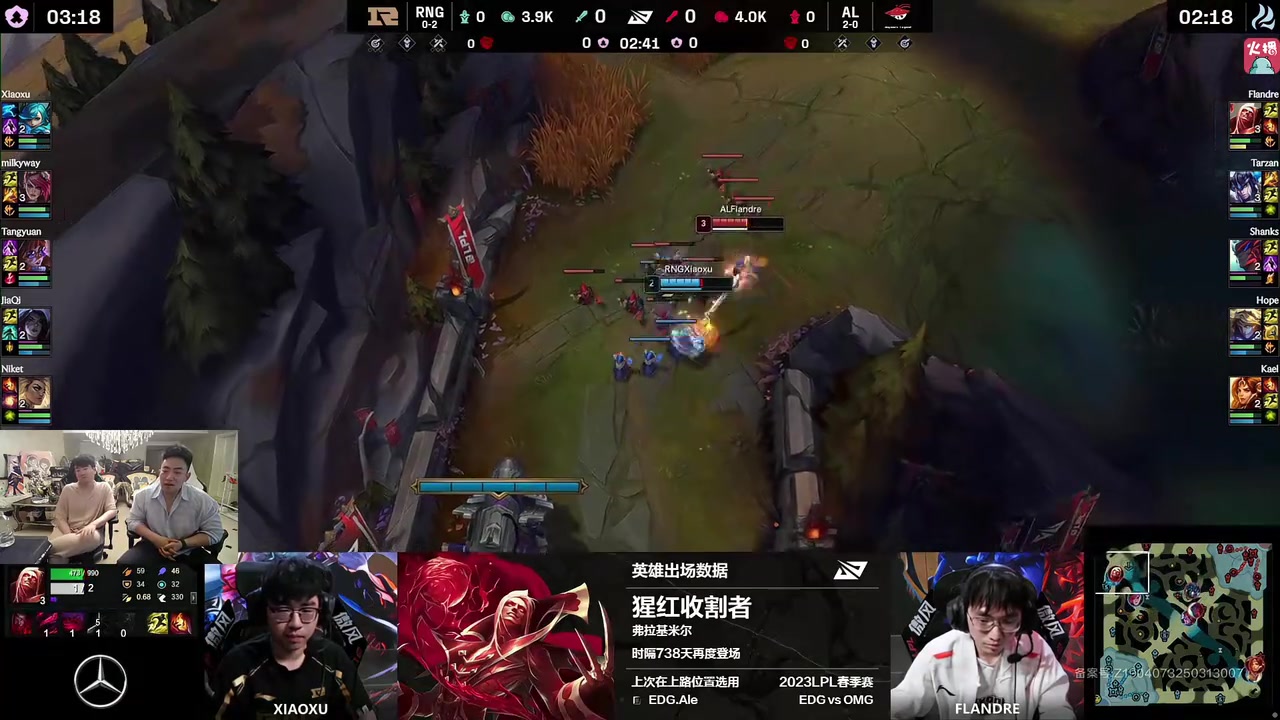This screenshot has height=720, width=1280.
Task: Click the Mercedes-Benz logo at bottom left
Action: (x=100, y=680)
